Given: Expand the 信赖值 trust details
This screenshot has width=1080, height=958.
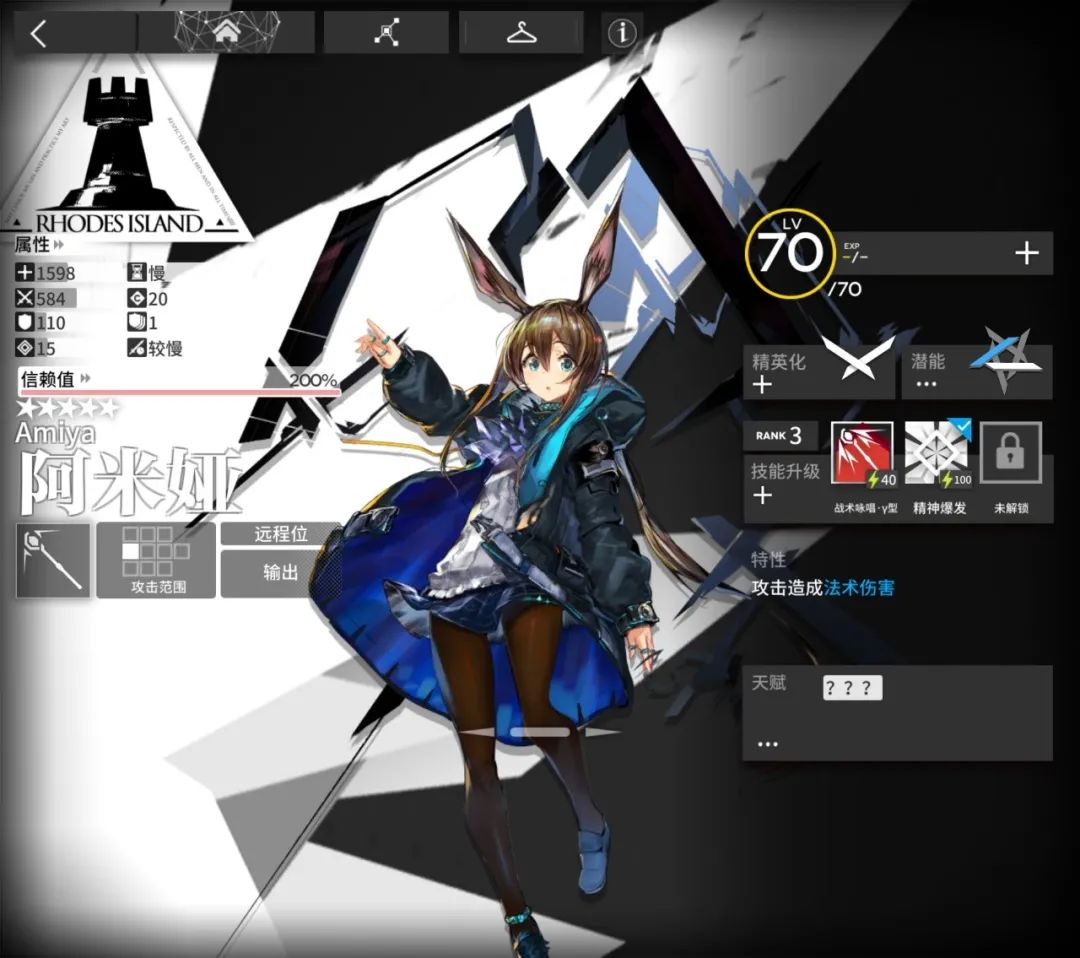Looking at the screenshot, I should tap(55, 379).
